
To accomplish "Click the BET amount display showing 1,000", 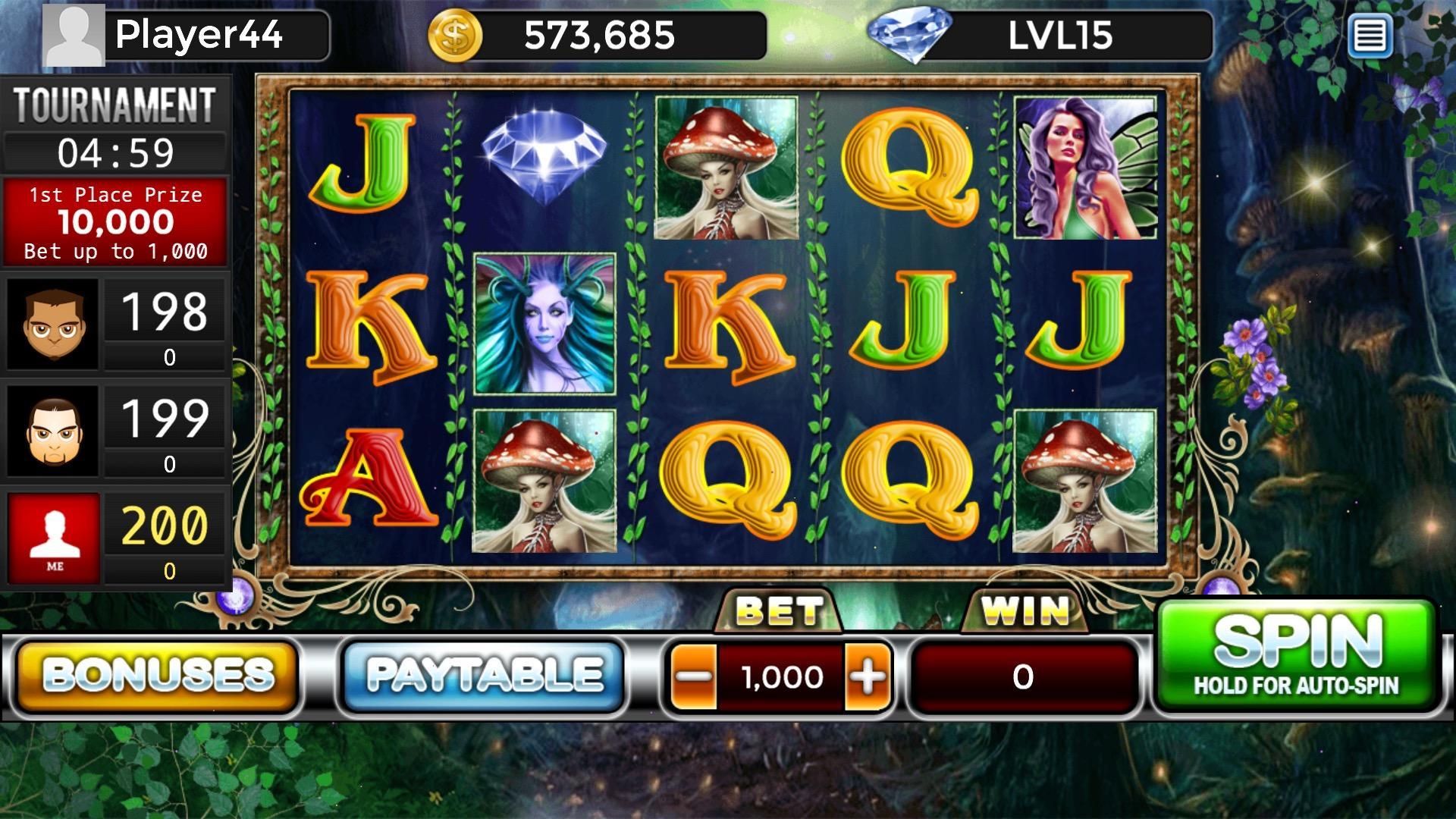I will click(781, 675).
